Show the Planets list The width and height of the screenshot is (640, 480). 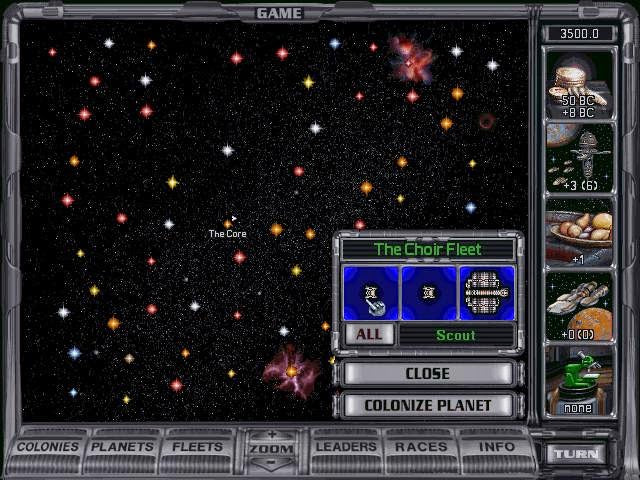(123, 447)
